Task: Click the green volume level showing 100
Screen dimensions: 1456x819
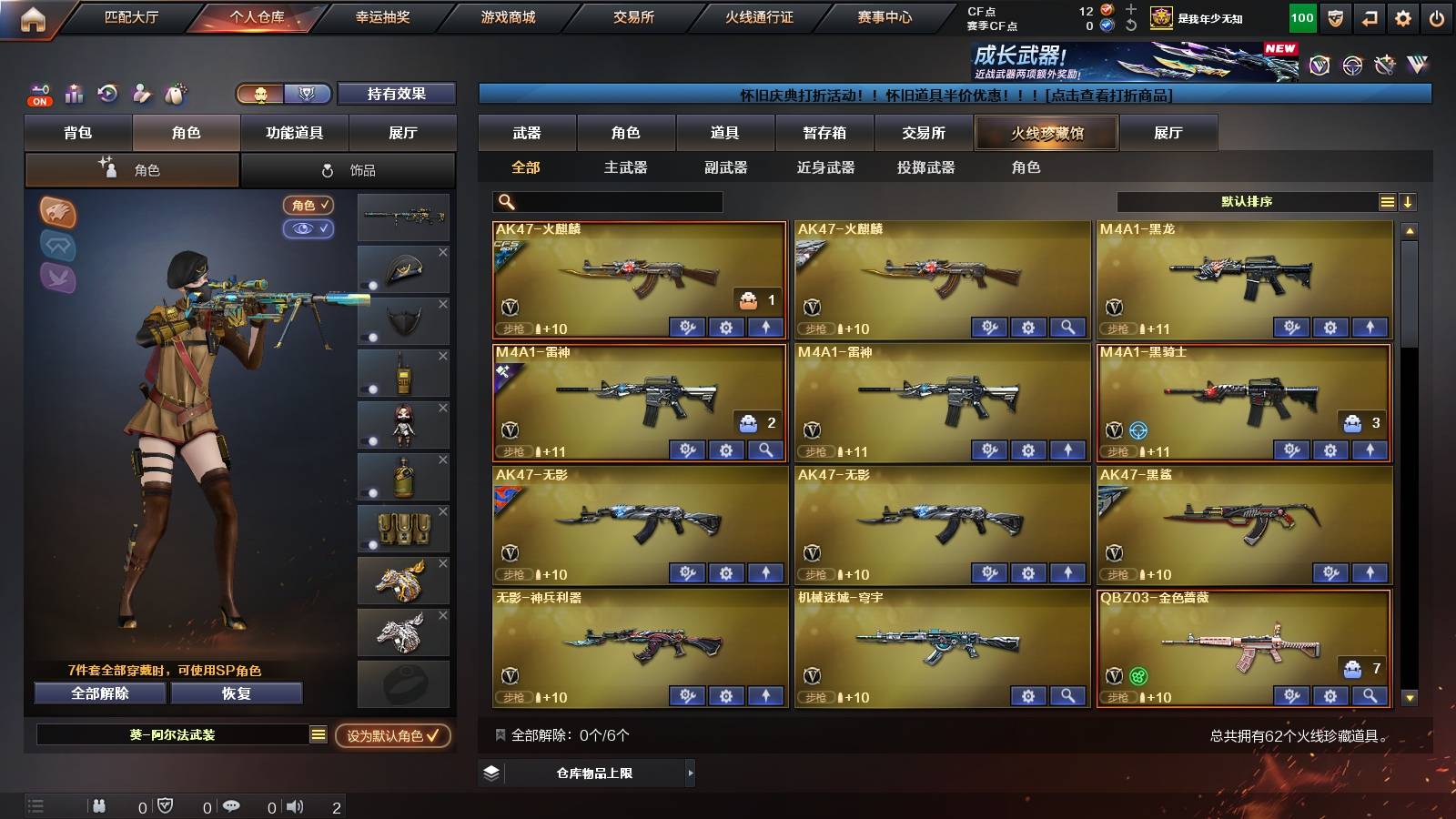Action: [x=1301, y=16]
